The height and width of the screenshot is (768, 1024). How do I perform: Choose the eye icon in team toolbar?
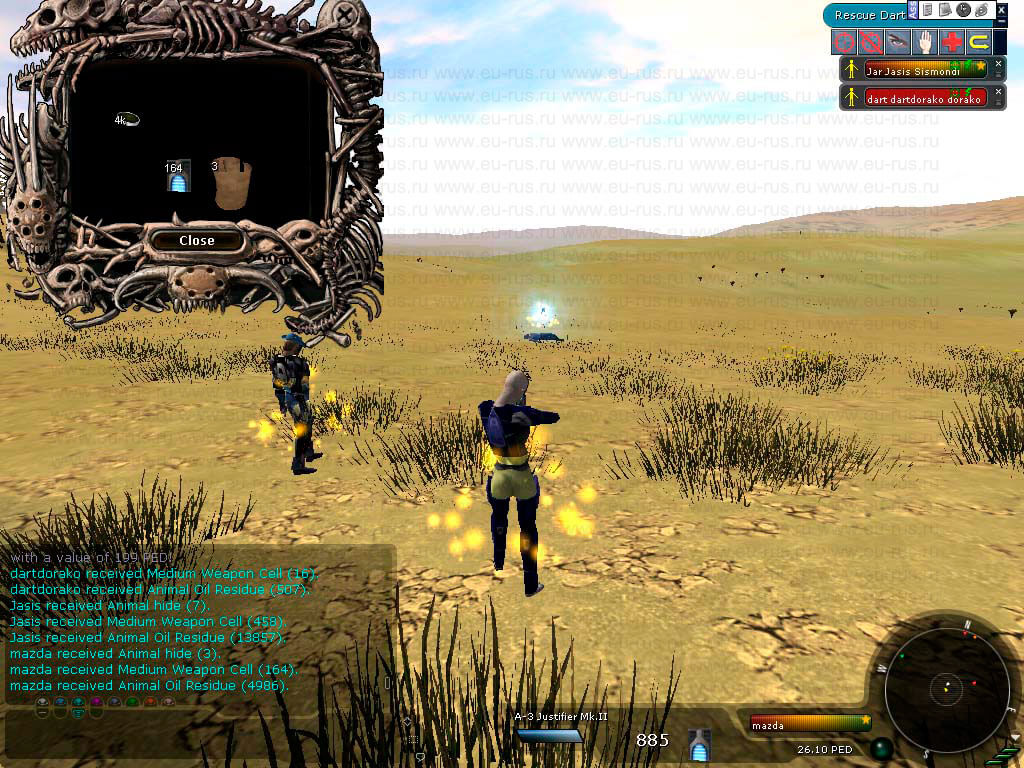(x=898, y=42)
